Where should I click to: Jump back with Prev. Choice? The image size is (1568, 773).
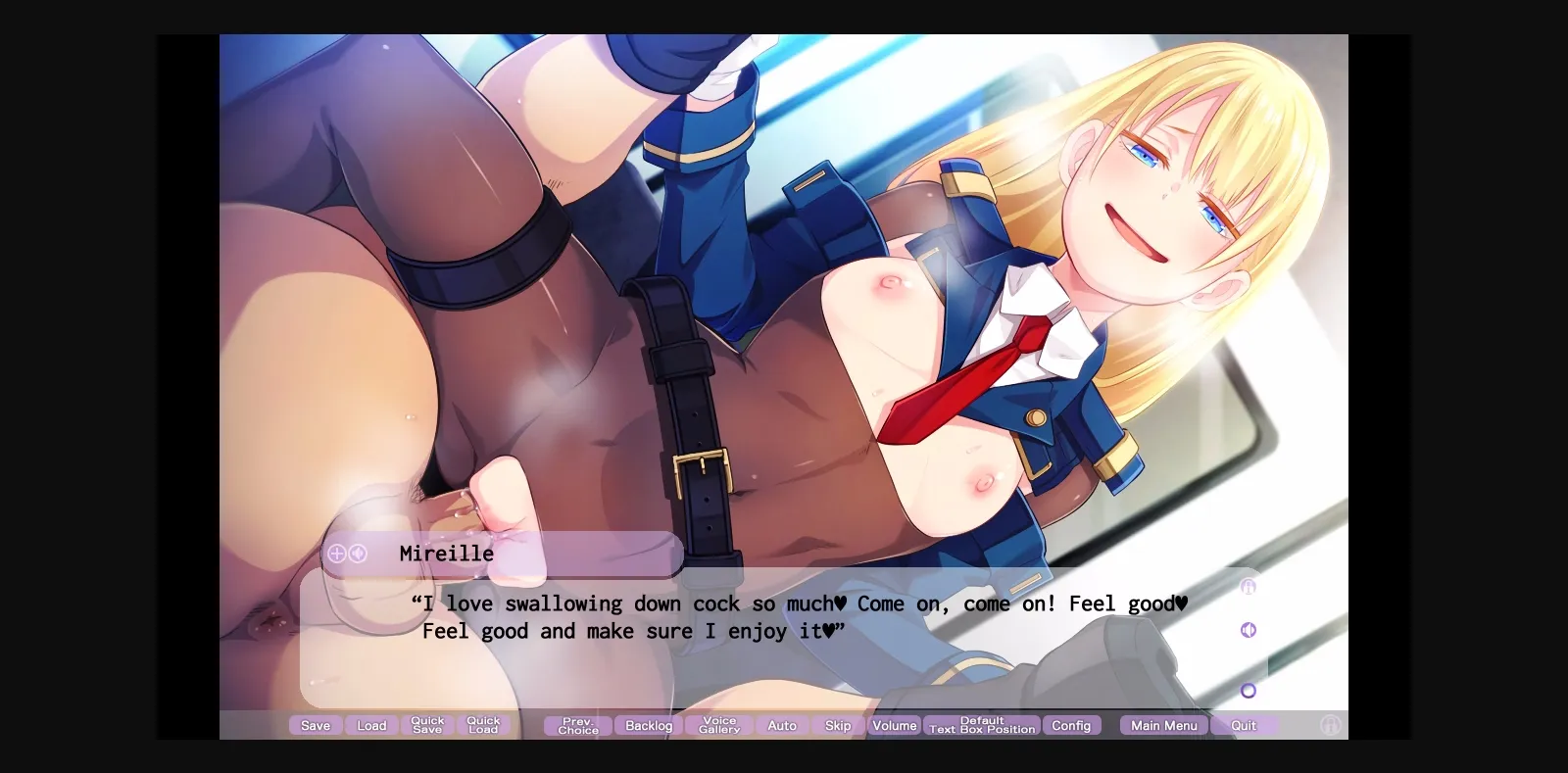(576, 725)
